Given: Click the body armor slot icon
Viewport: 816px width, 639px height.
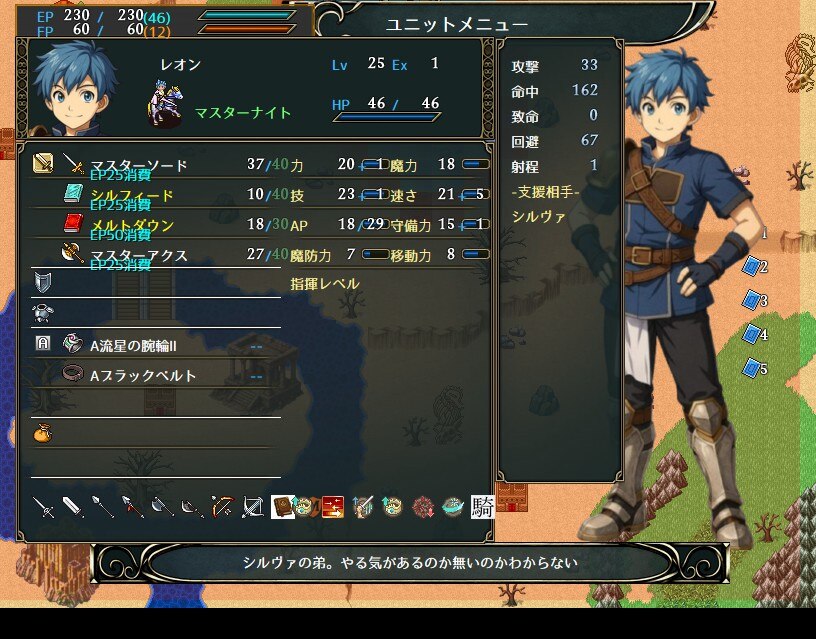Looking at the screenshot, I should pos(42,313).
